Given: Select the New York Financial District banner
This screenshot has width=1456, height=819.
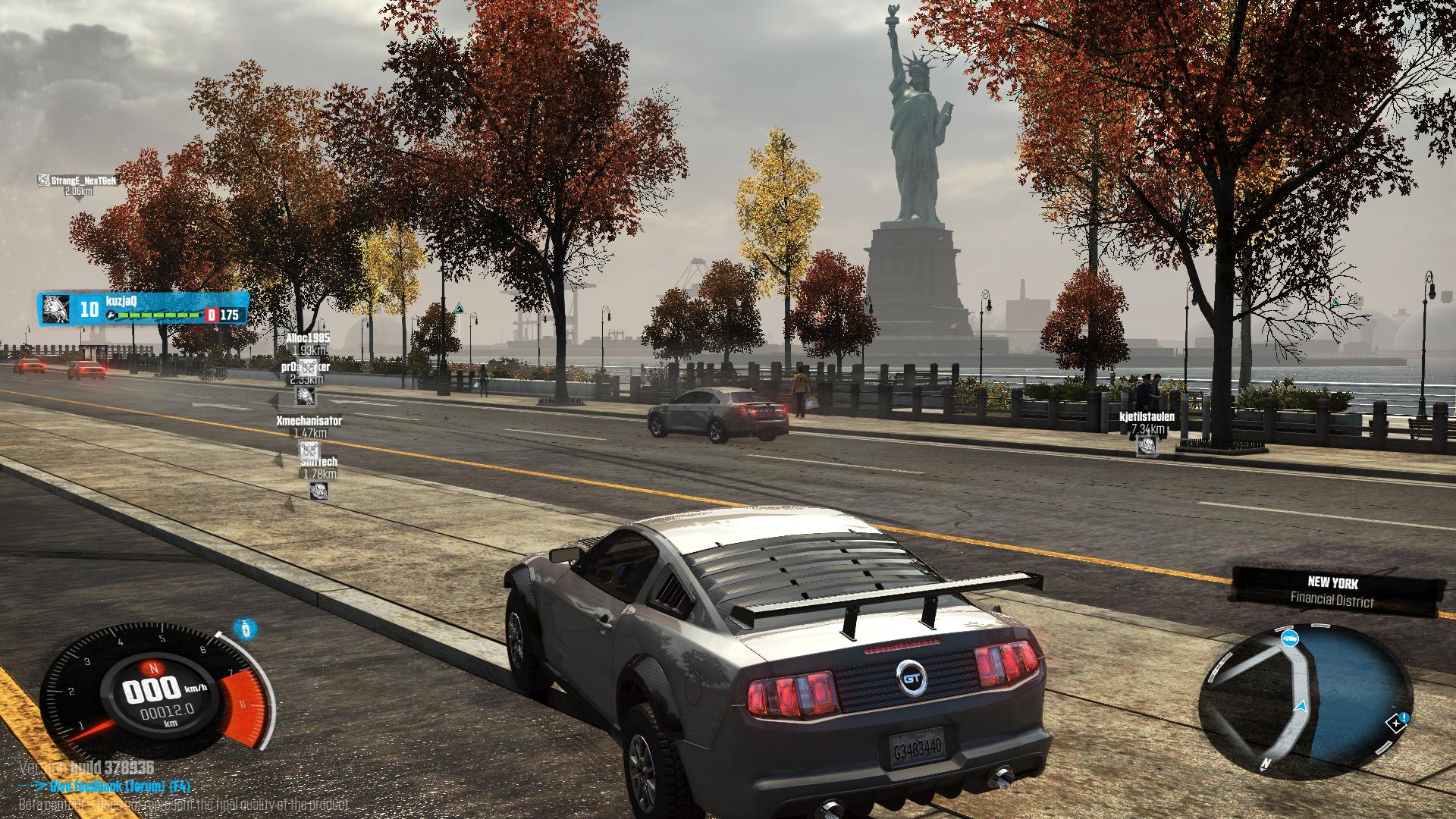Looking at the screenshot, I should 1332,591.
